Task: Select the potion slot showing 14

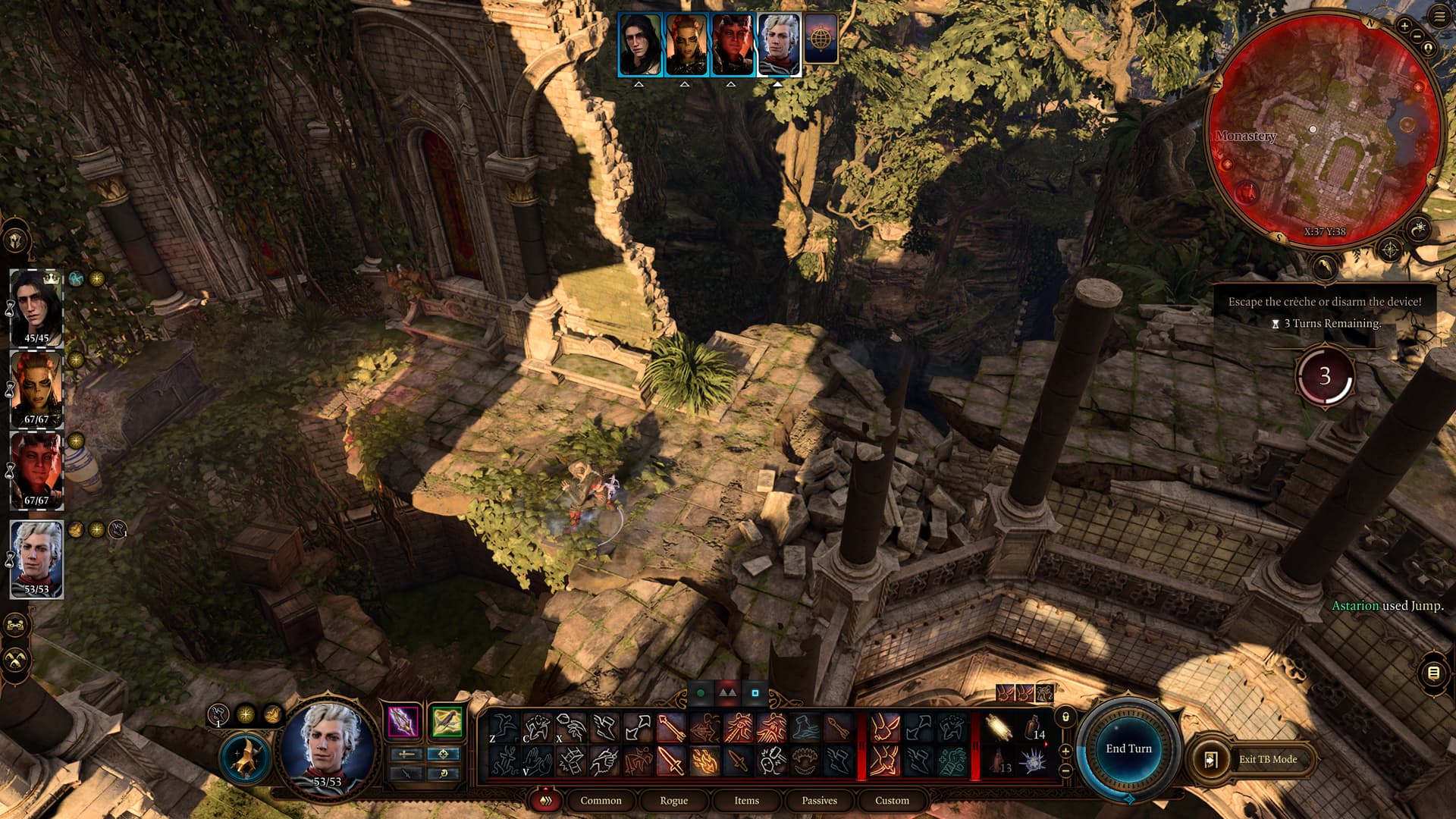Action: 1035,728
